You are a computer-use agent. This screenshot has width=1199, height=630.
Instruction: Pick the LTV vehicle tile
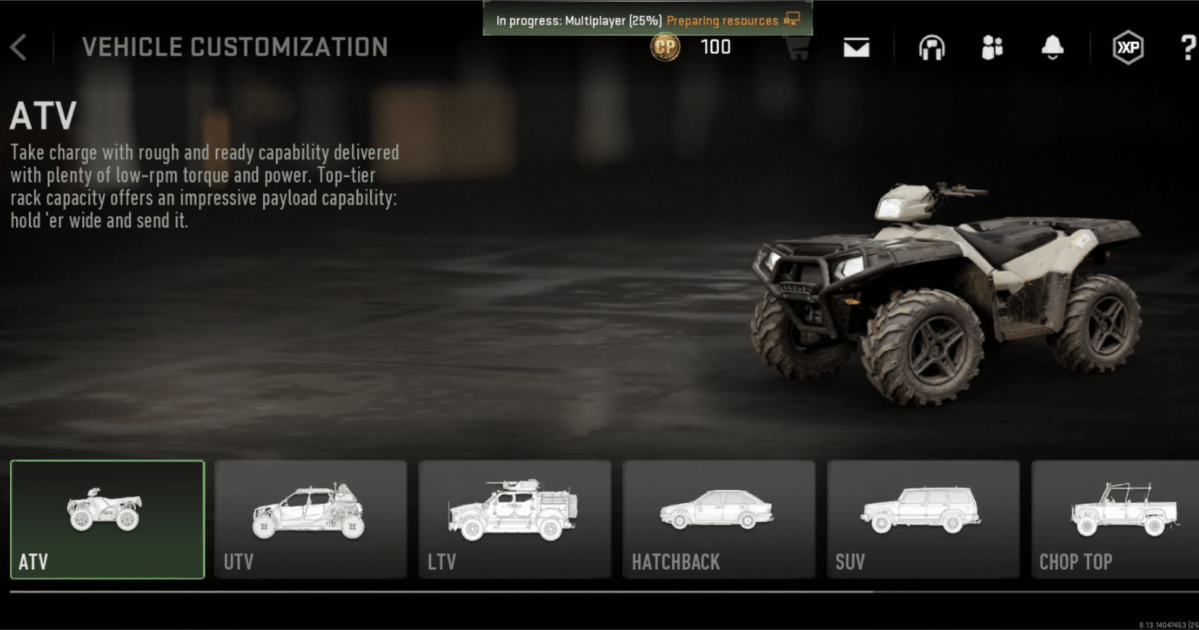515,519
